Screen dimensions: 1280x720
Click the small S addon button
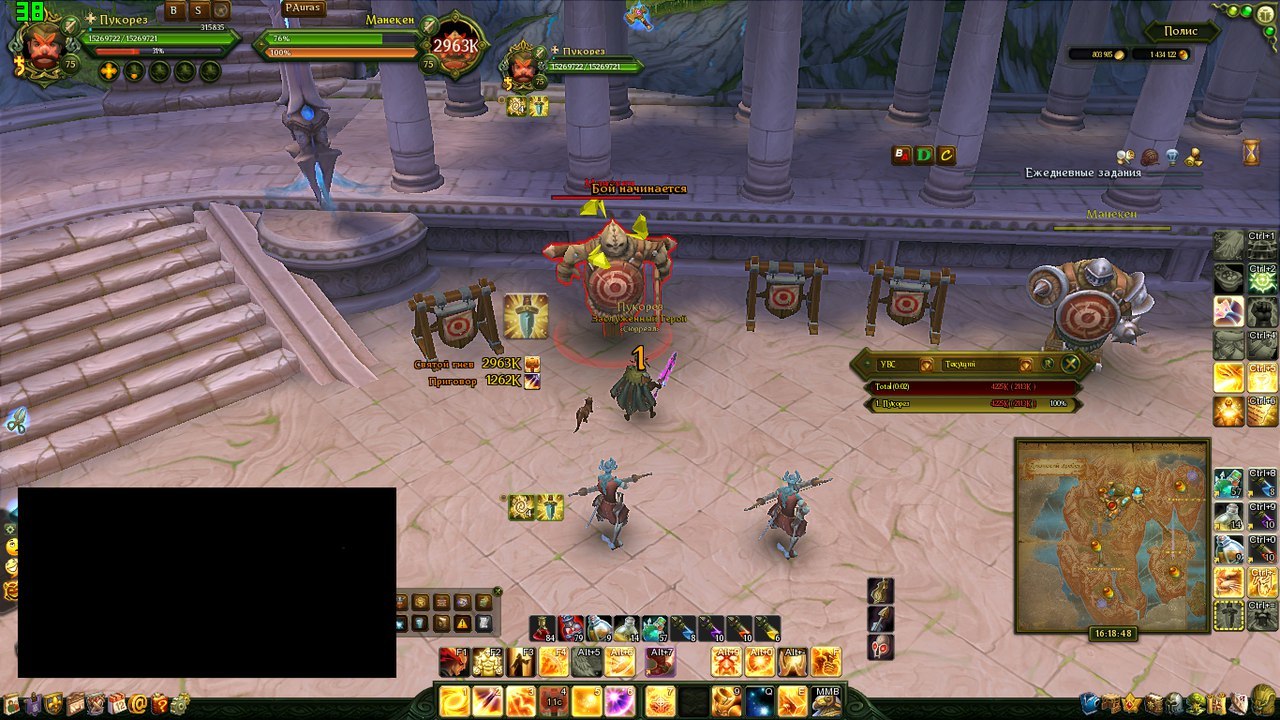click(x=198, y=10)
